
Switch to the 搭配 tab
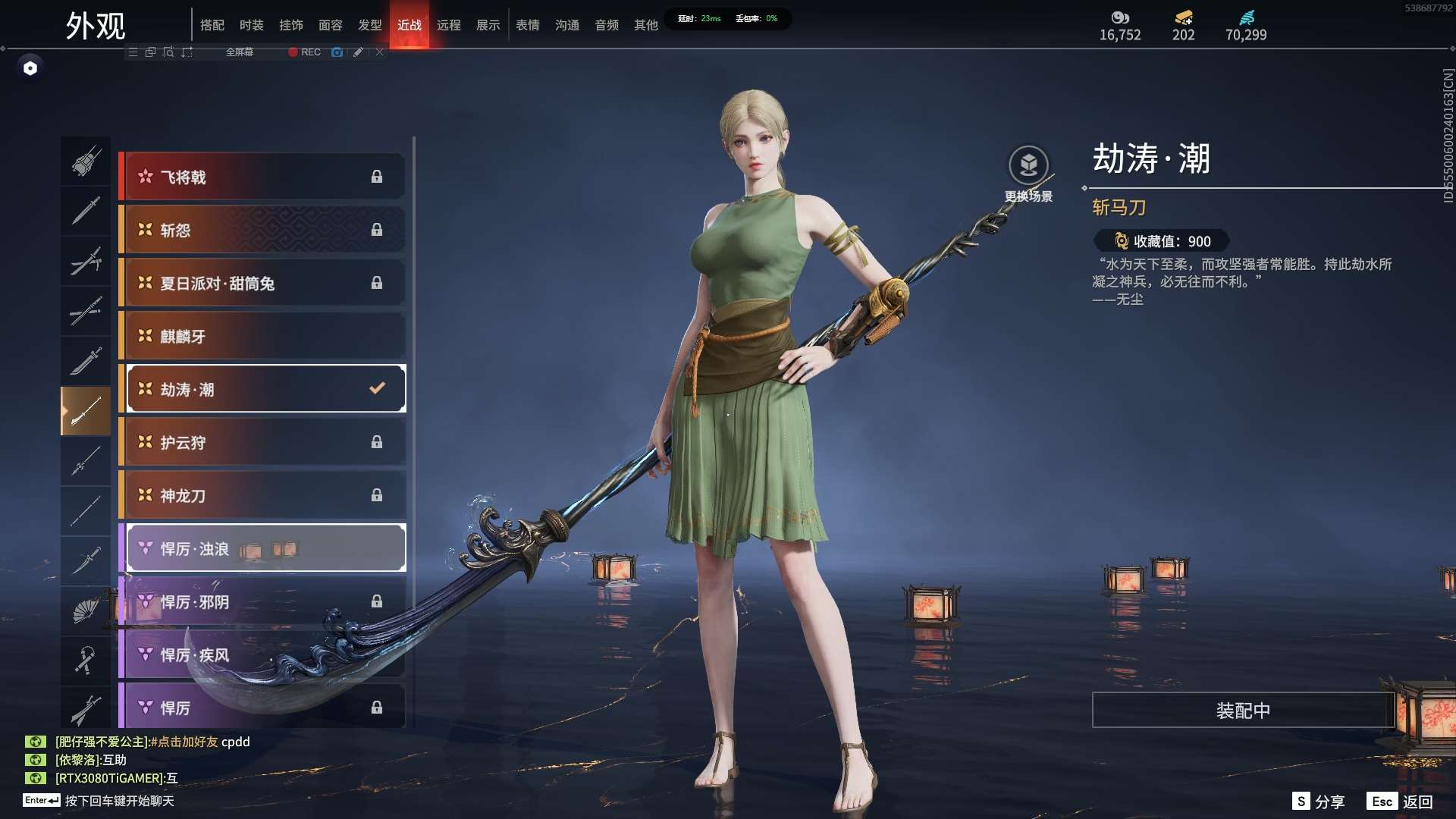212,25
